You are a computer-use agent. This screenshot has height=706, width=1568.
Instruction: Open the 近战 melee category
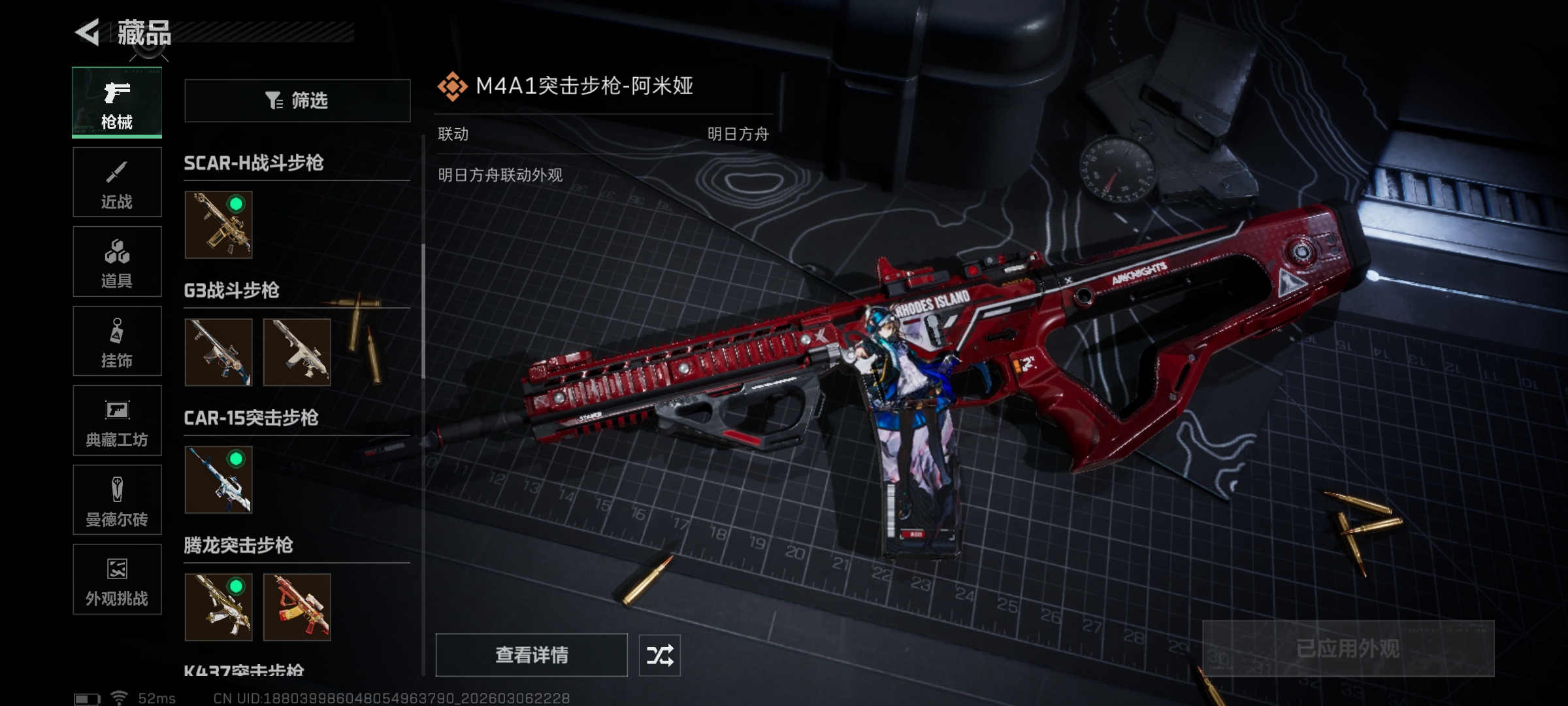pos(117,182)
